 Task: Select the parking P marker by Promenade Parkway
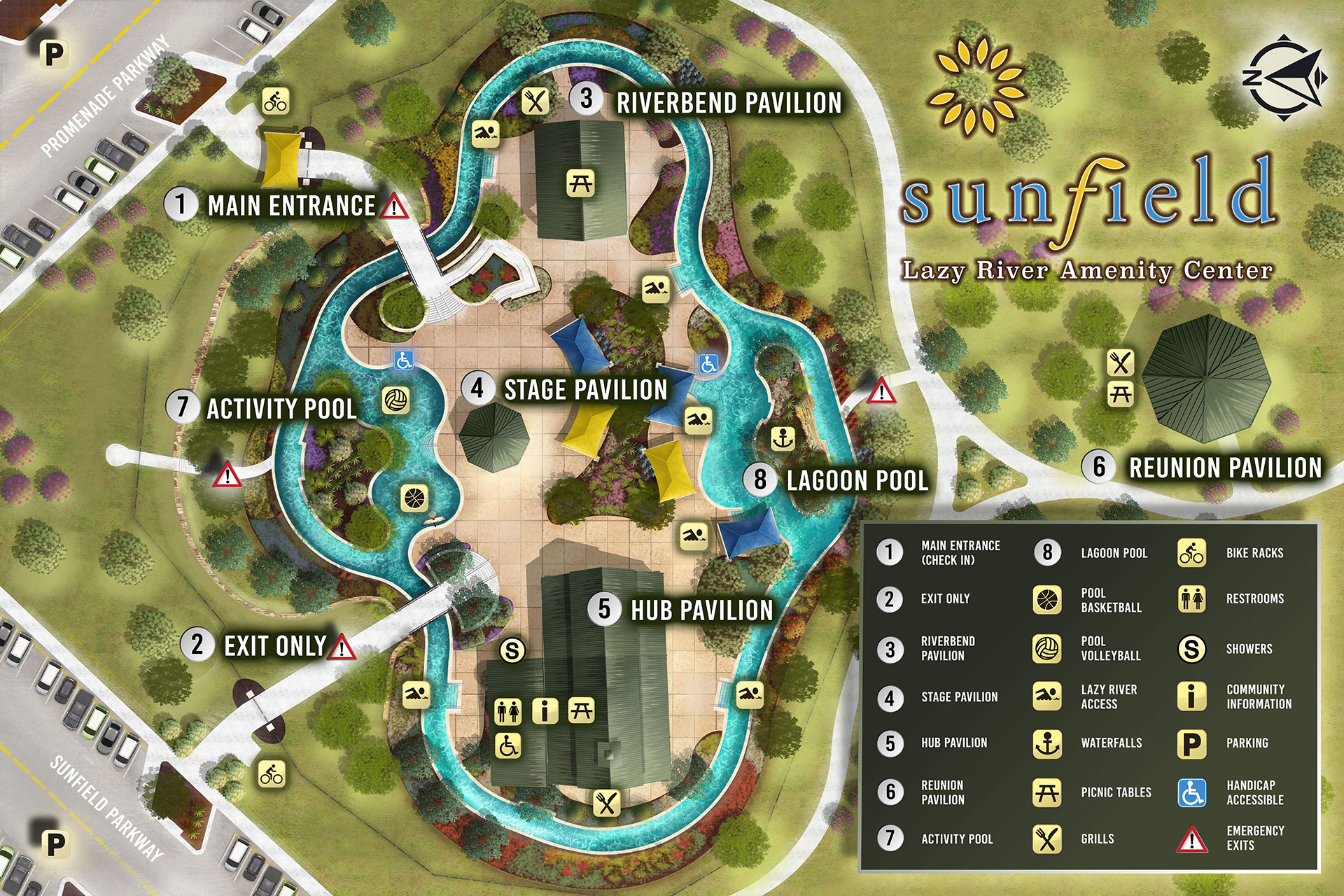(54, 54)
